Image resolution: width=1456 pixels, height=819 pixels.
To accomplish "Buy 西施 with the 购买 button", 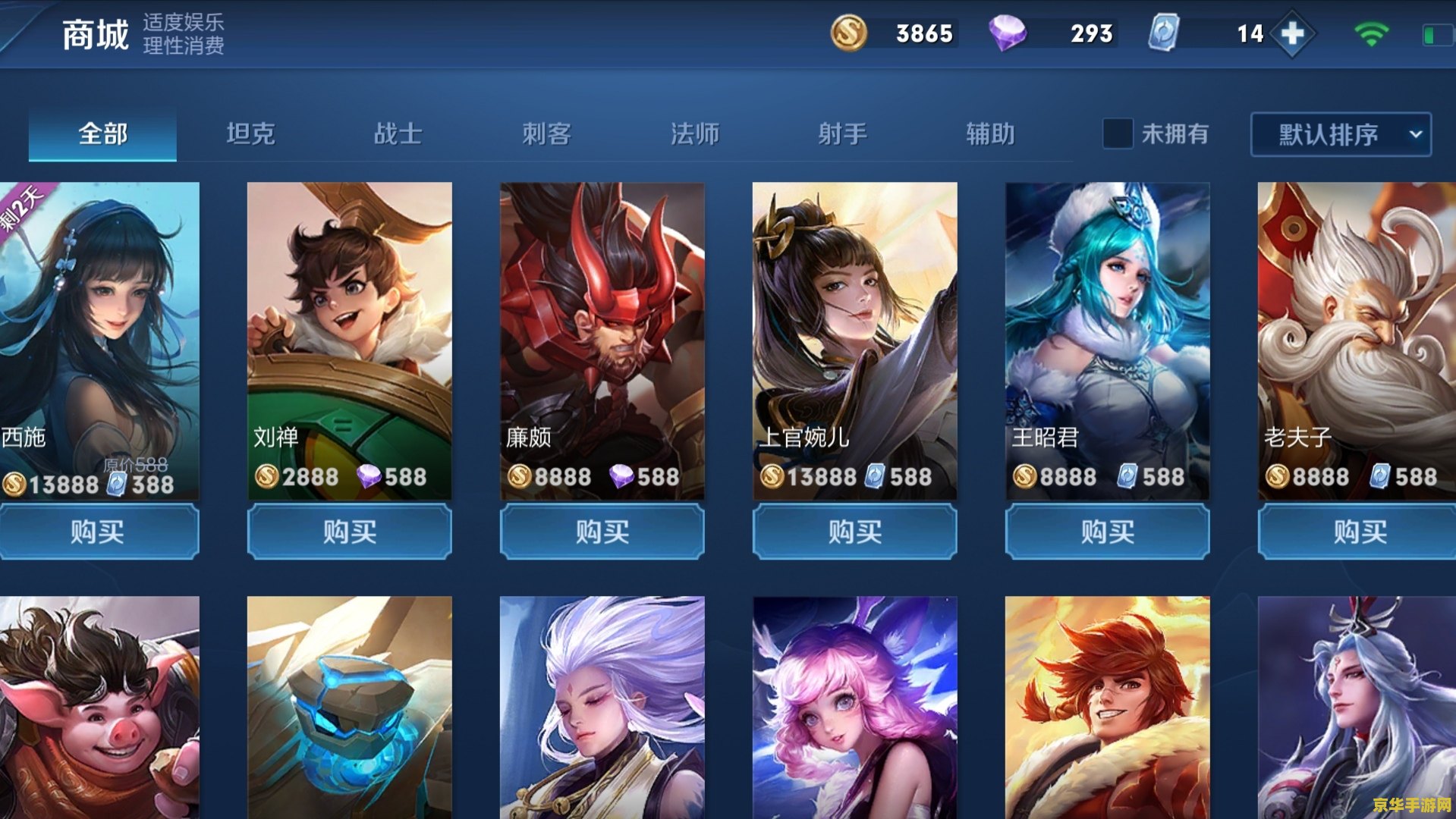I will [98, 532].
